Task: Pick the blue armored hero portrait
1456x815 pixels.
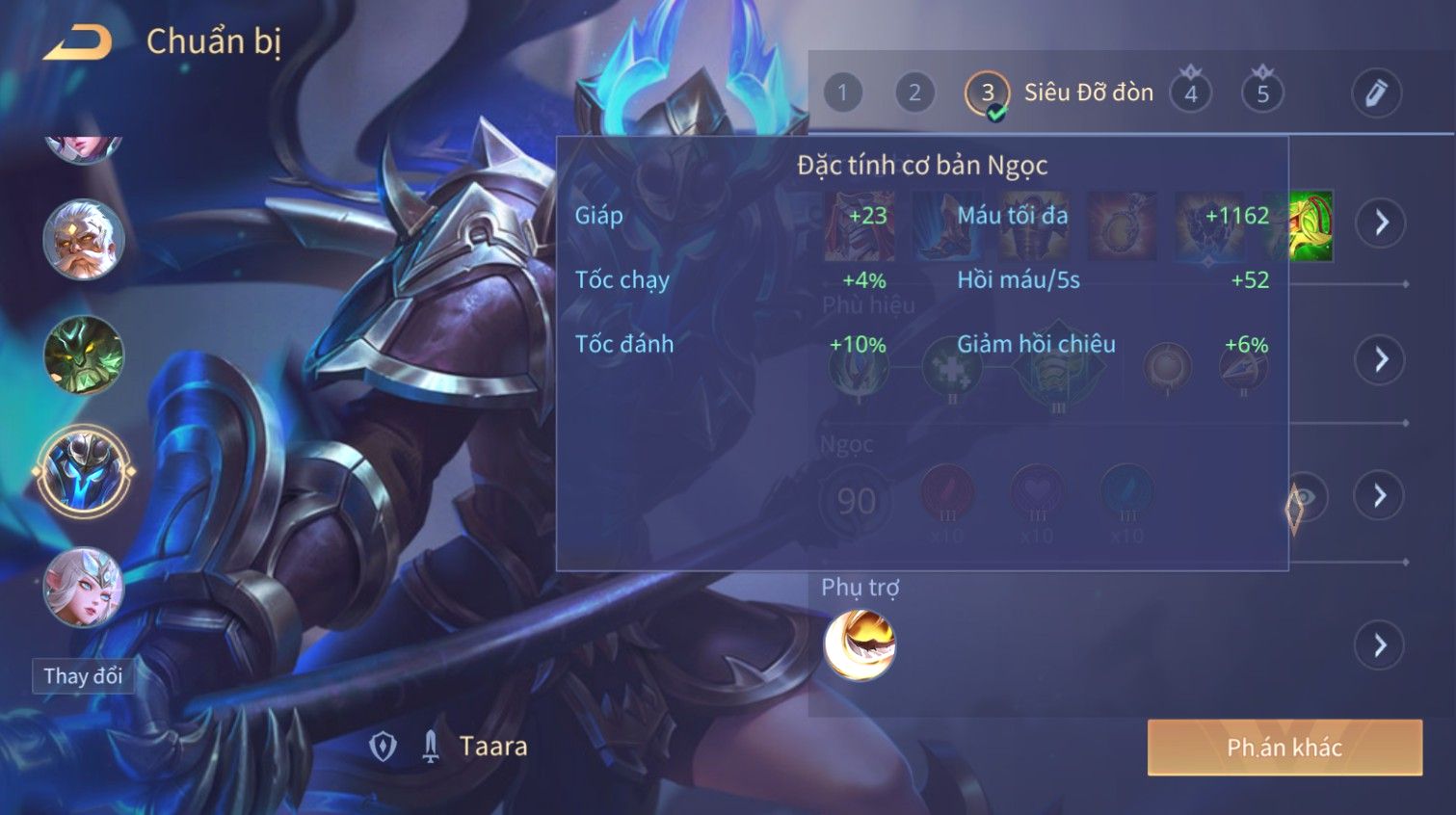Action: tap(83, 471)
